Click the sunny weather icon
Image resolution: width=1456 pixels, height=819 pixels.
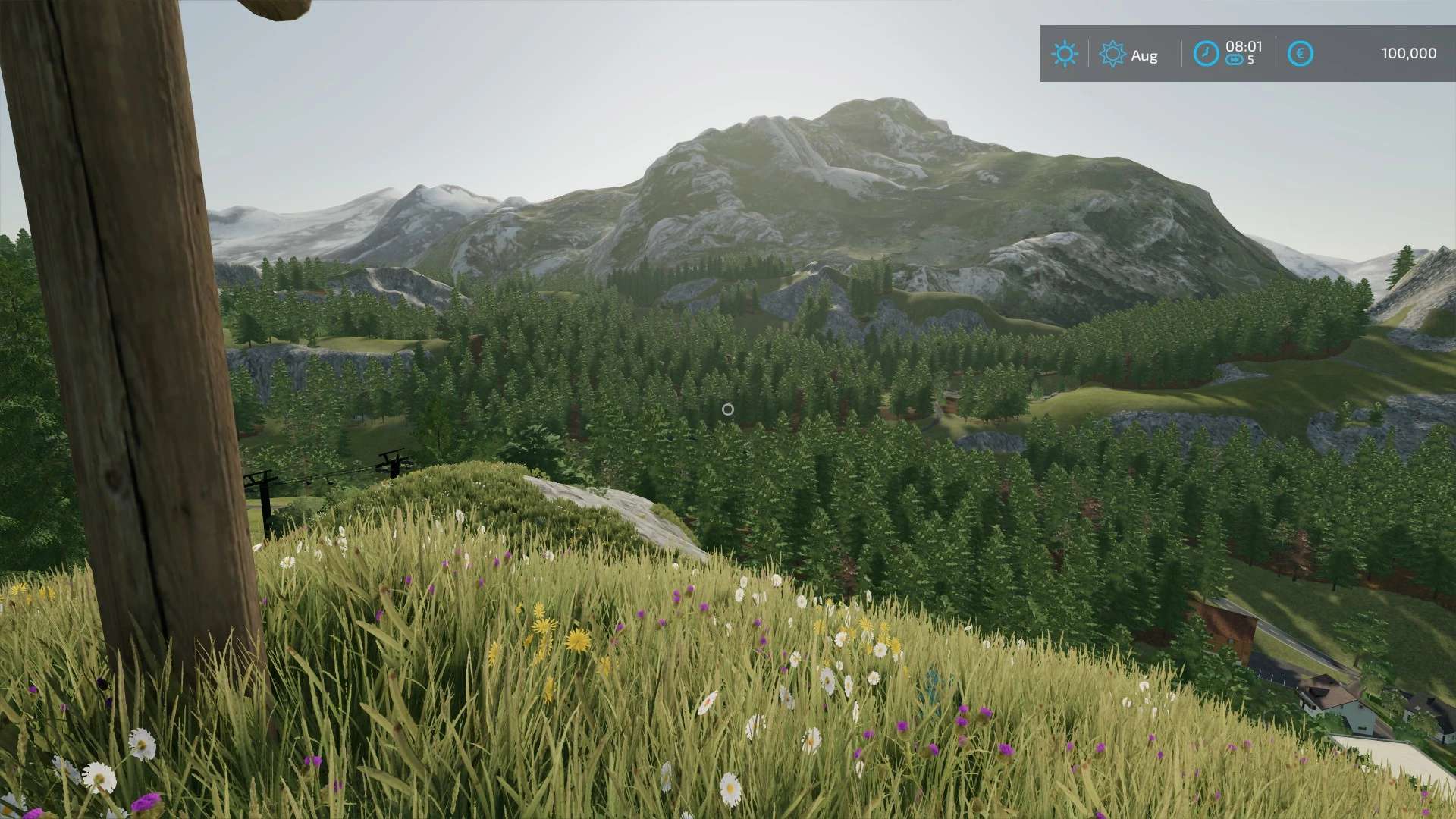click(1065, 54)
